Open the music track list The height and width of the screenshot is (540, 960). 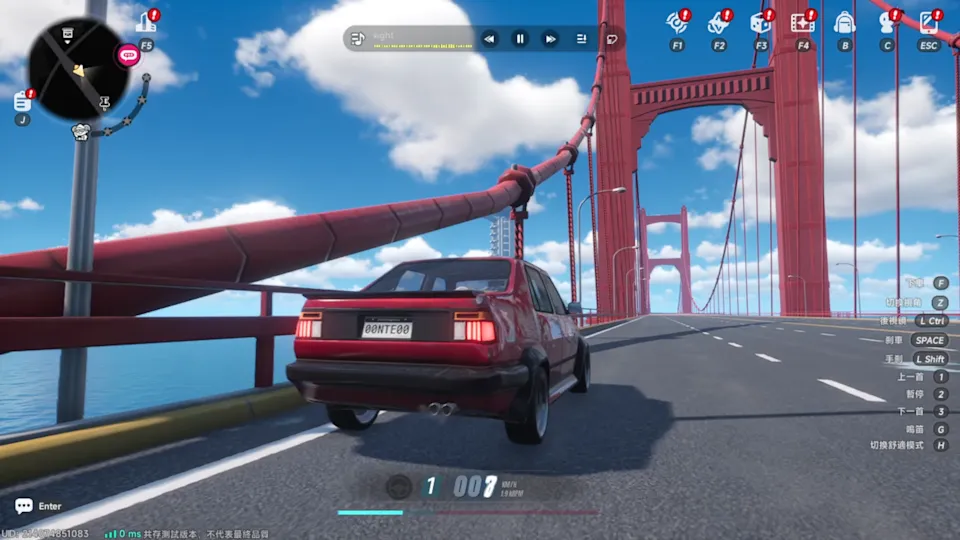[x=581, y=39]
